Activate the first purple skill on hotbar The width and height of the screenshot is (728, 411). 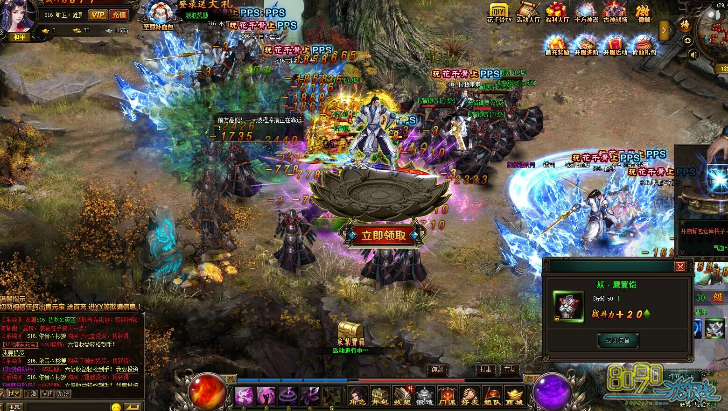tap(244, 396)
